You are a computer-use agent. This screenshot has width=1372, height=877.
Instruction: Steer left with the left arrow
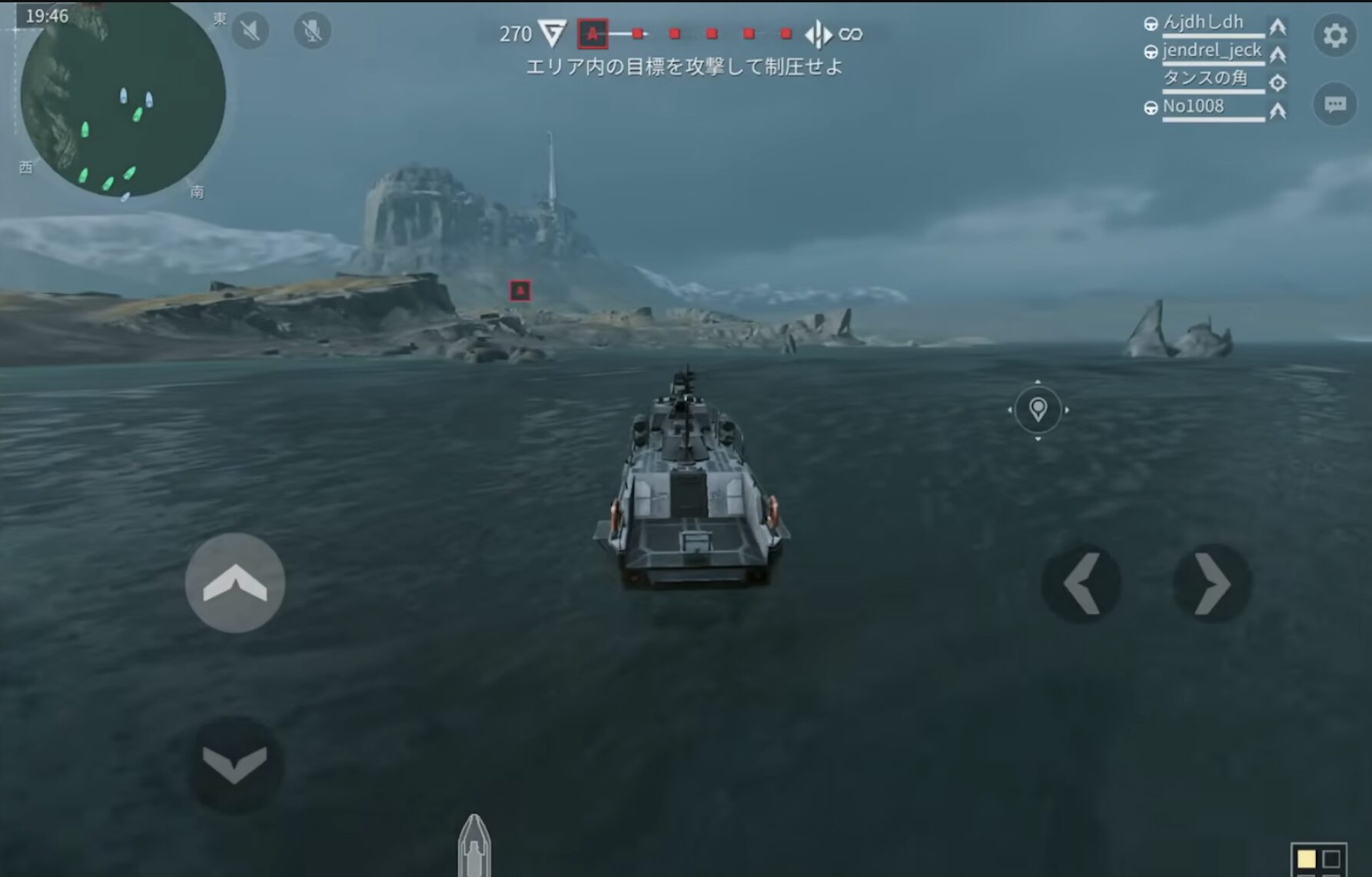(x=1081, y=584)
